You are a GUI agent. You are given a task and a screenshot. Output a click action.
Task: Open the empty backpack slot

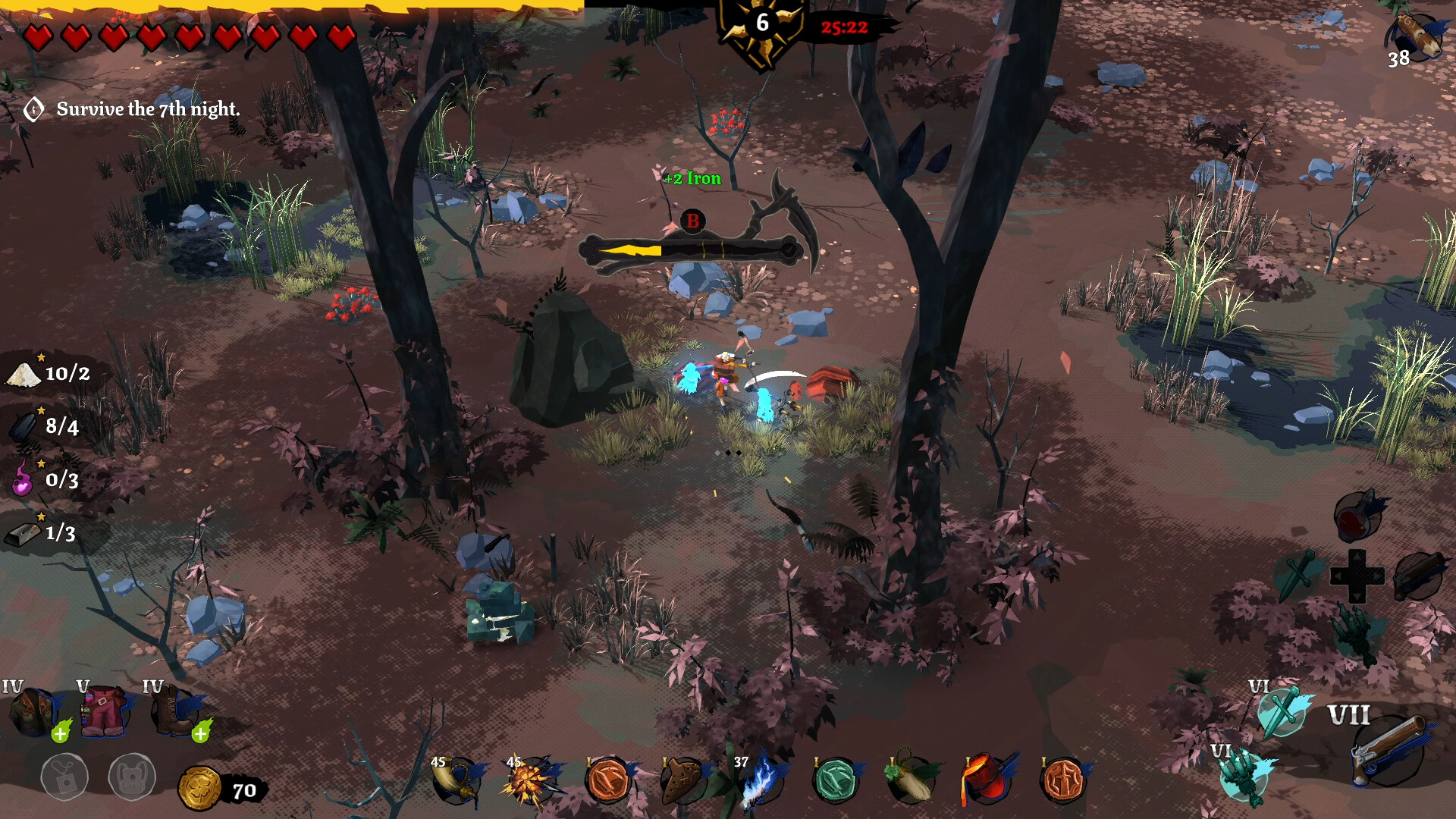click(x=64, y=777)
